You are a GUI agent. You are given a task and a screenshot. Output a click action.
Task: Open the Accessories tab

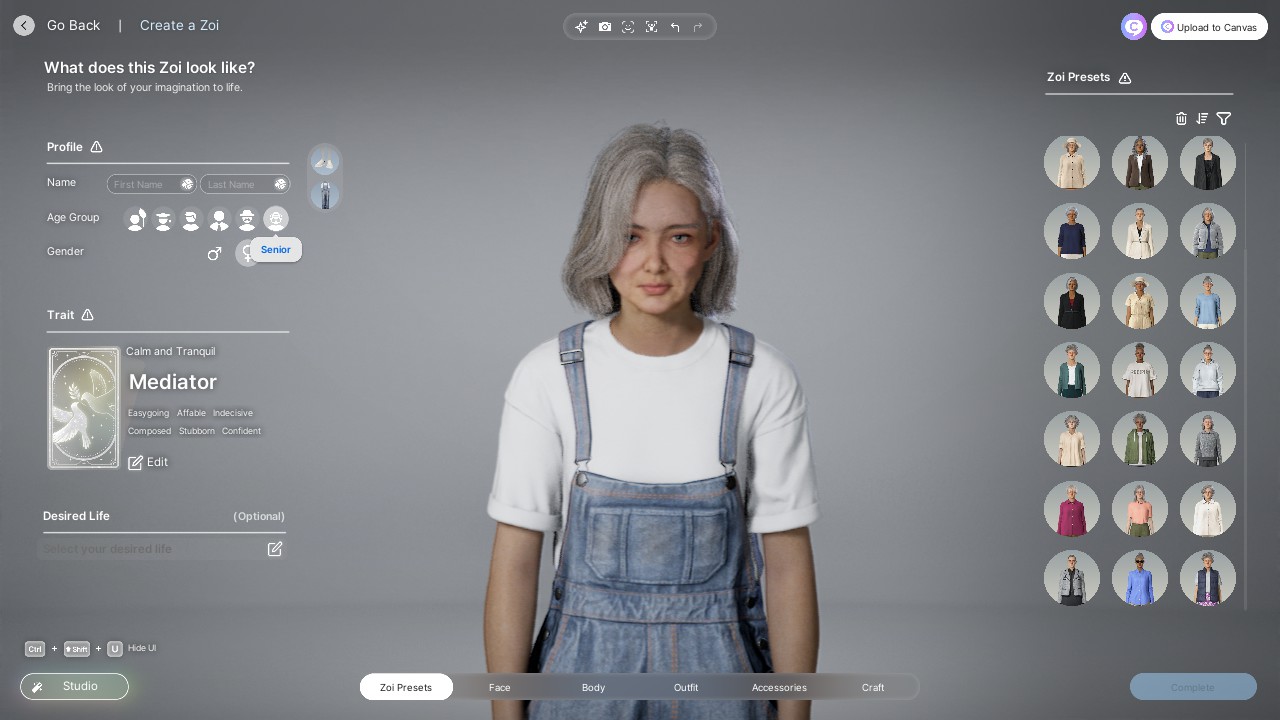point(779,687)
